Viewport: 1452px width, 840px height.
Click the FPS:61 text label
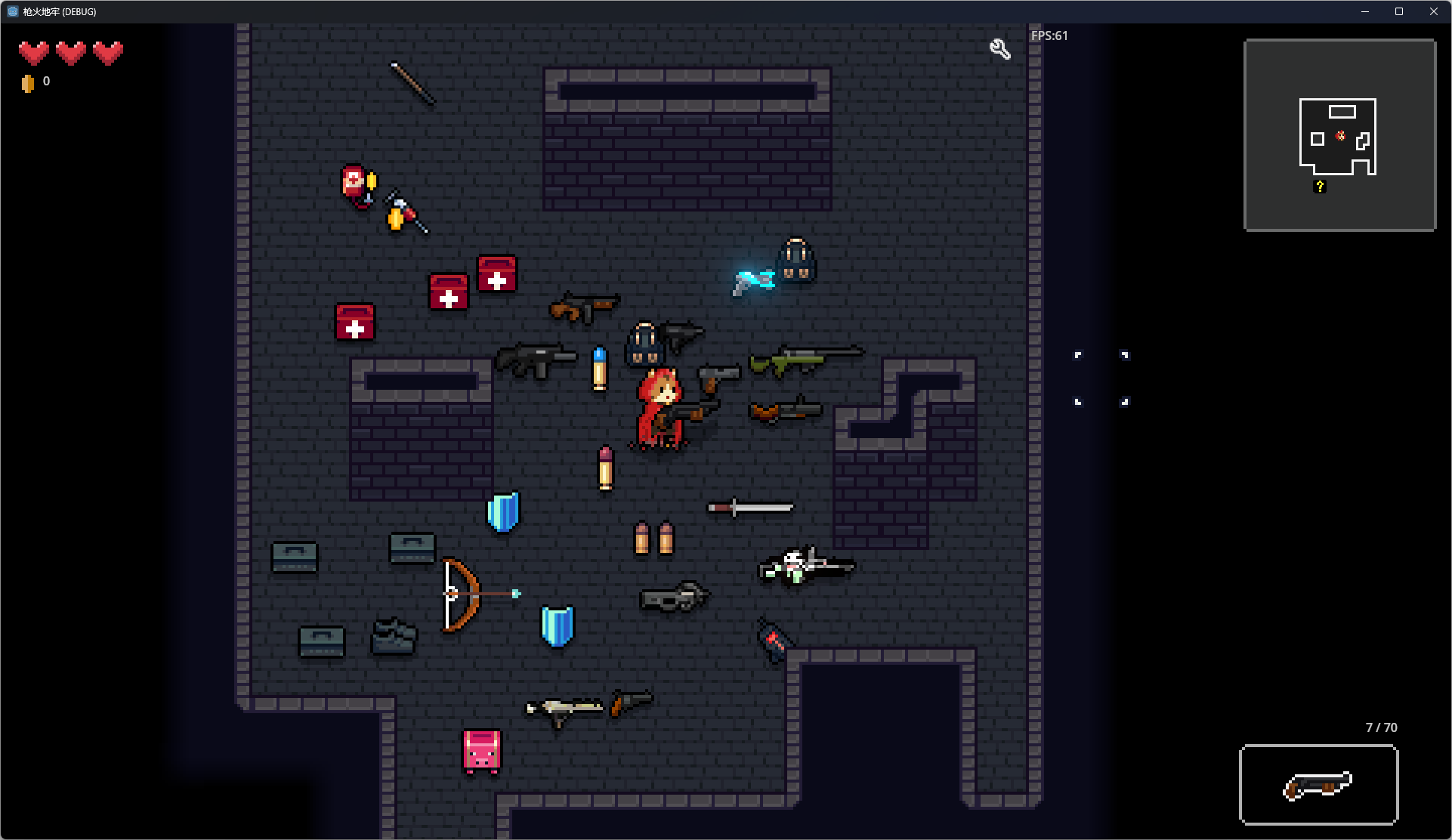click(1049, 35)
